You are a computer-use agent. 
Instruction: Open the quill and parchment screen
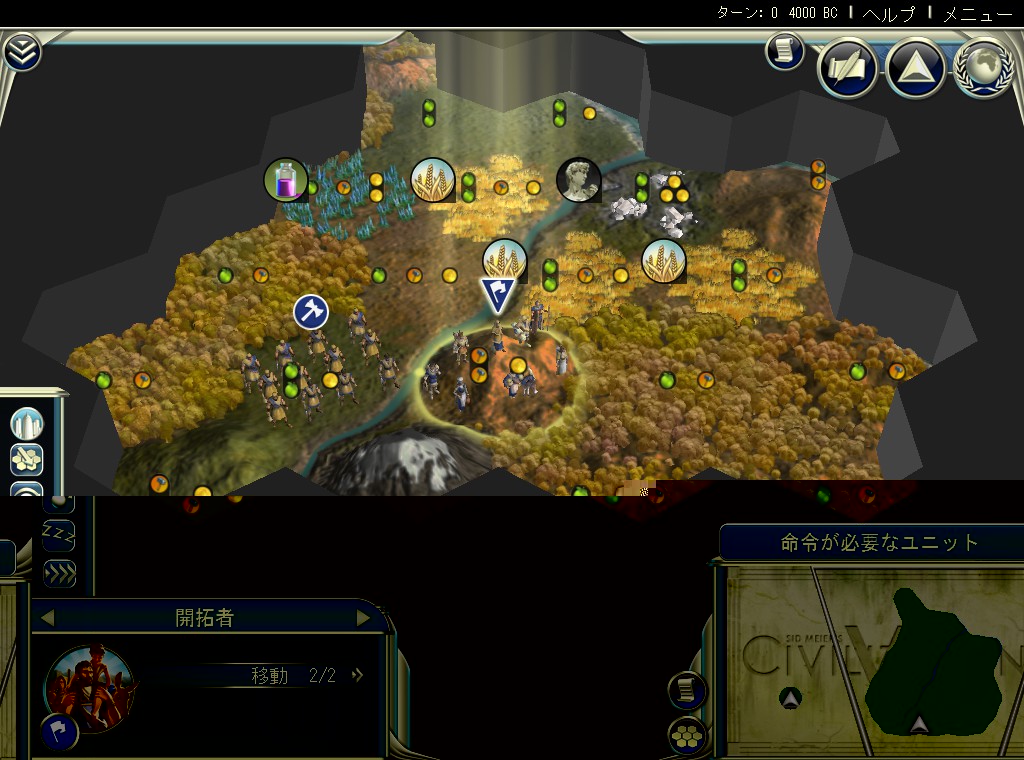pos(848,68)
